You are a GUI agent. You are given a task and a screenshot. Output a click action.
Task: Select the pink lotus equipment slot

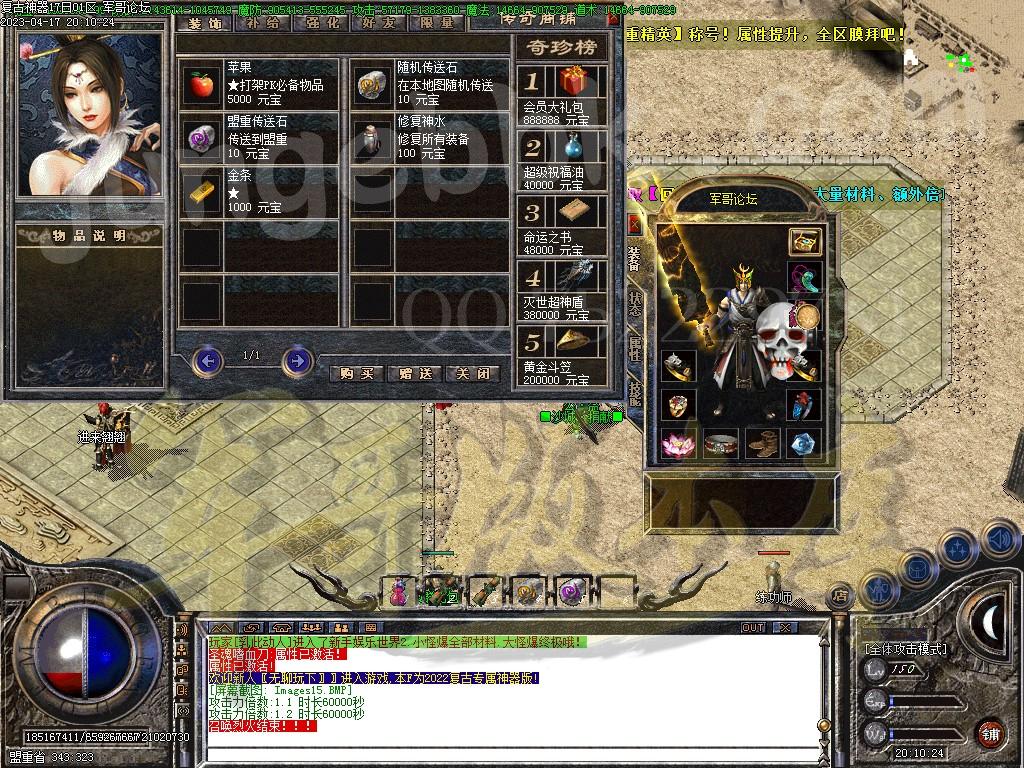(x=676, y=442)
